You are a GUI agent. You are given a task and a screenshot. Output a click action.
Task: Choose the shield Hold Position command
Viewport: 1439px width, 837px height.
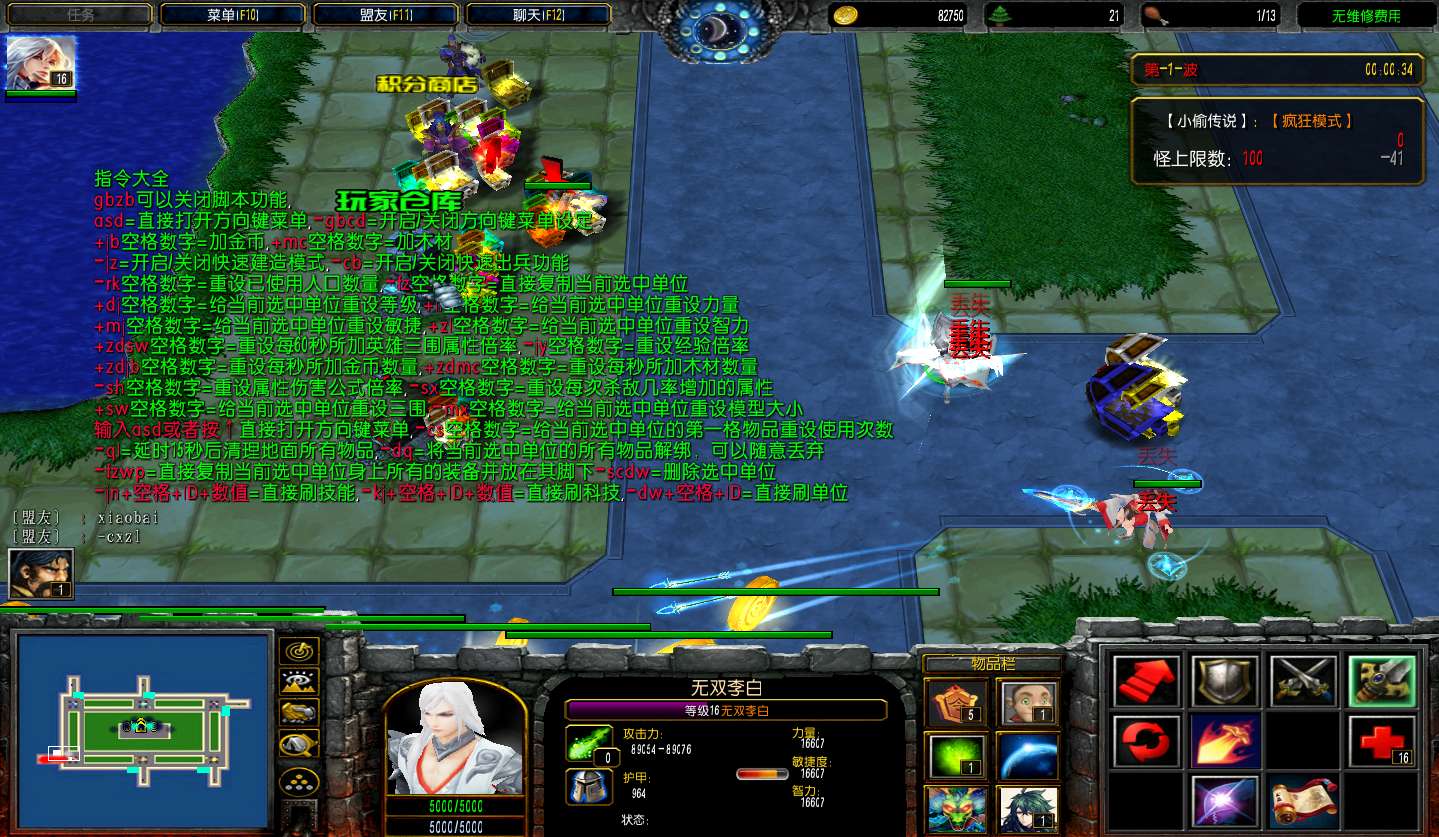point(1224,682)
